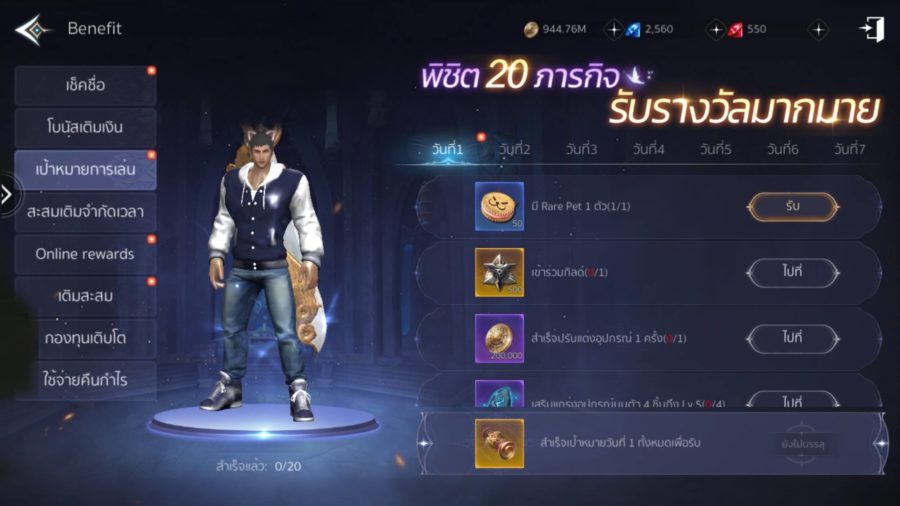Click ไปที่ for the equipment upgrade mission
The width and height of the screenshot is (900, 506).
point(793,337)
